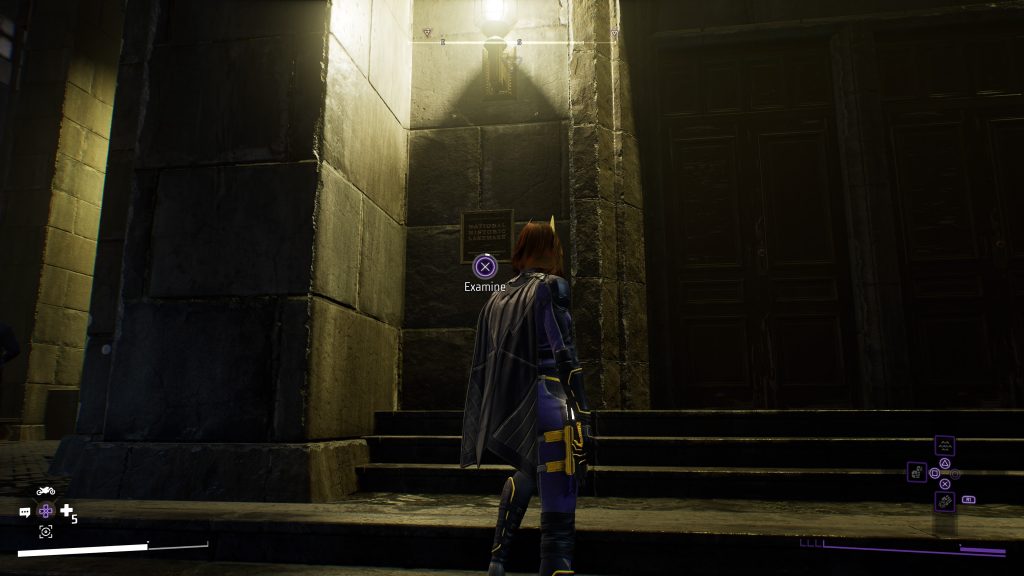Activate the AR scan reticle icon

point(45,531)
